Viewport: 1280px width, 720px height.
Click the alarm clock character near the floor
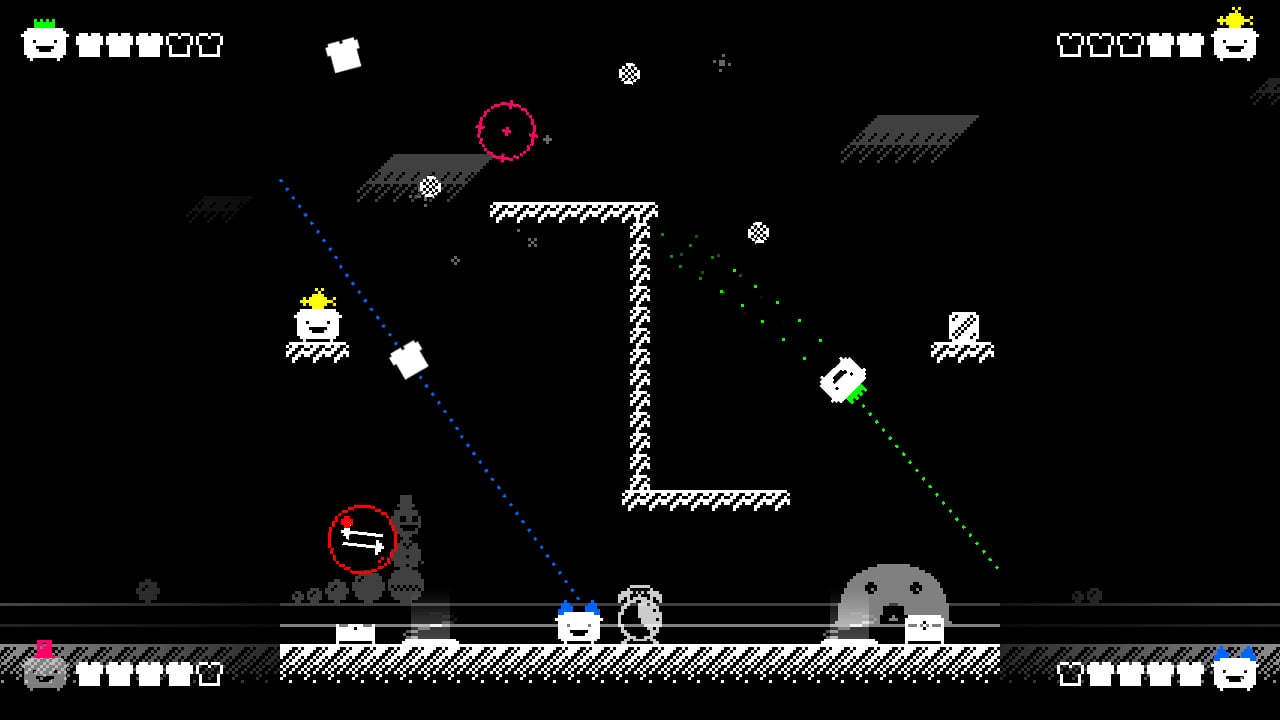click(x=640, y=612)
